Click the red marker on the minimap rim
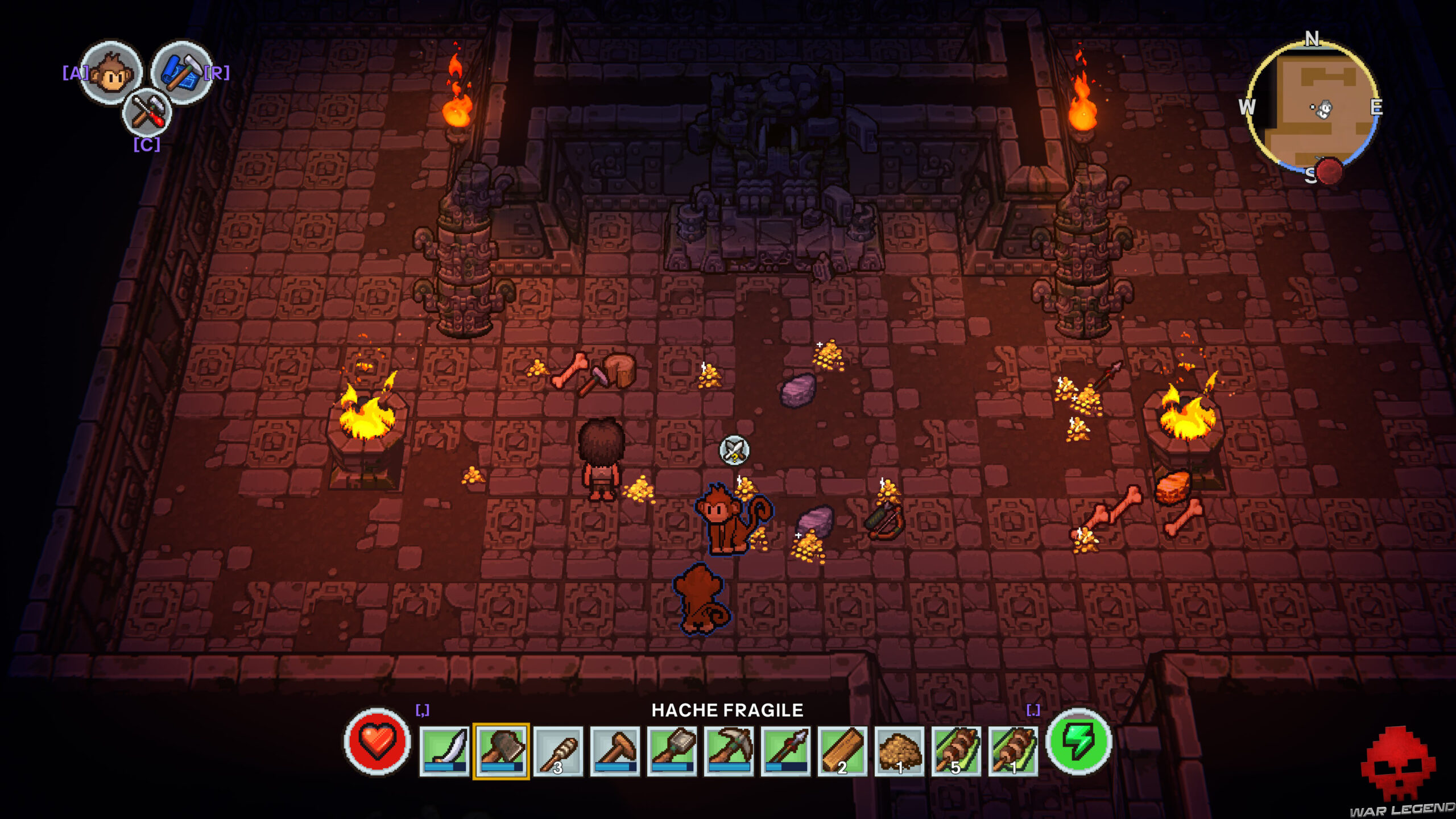The width and height of the screenshot is (1456, 819). pyautogui.click(x=1329, y=171)
